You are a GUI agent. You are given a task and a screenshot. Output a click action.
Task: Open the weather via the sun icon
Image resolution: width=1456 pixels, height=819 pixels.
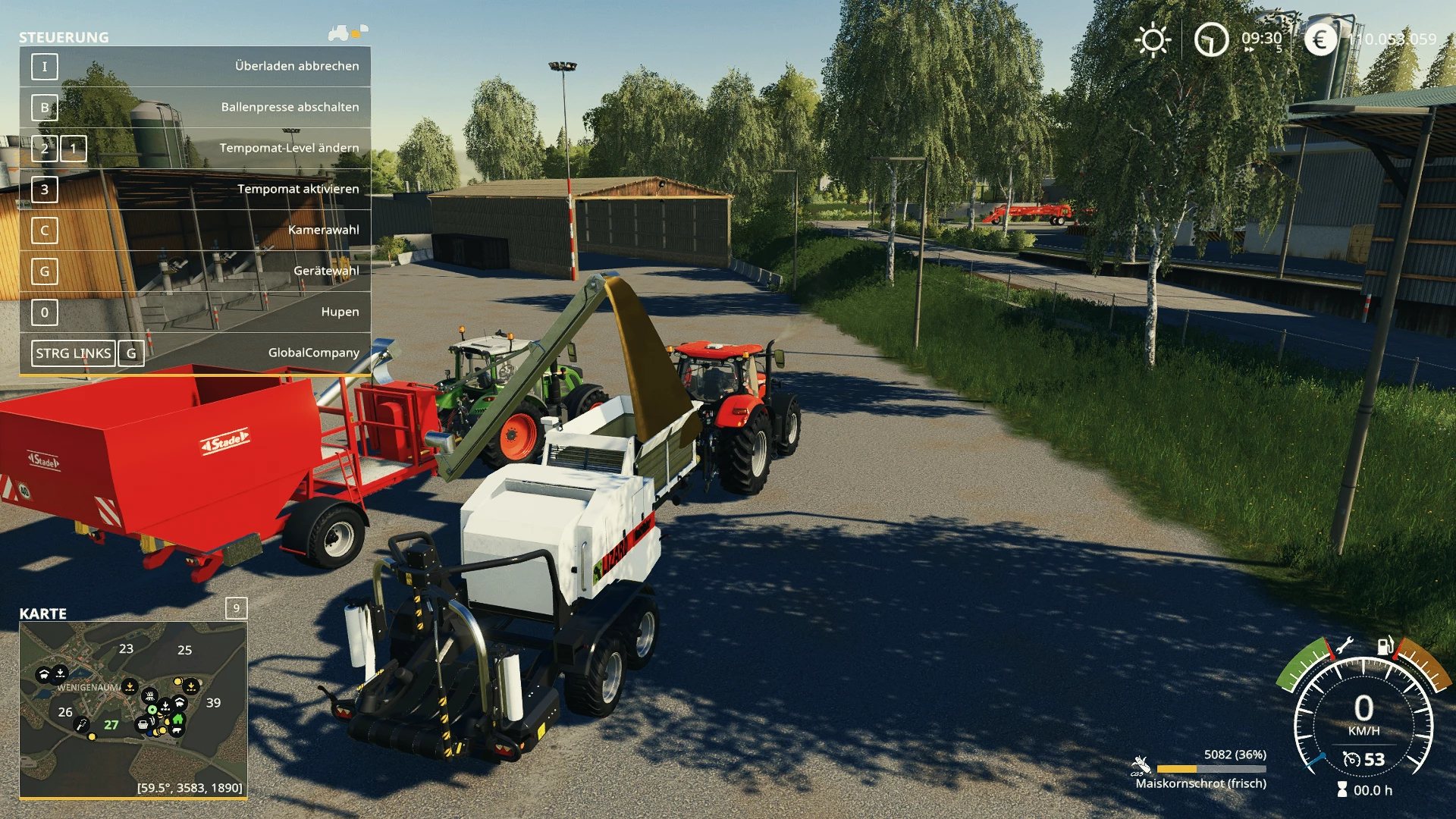coord(1153,39)
